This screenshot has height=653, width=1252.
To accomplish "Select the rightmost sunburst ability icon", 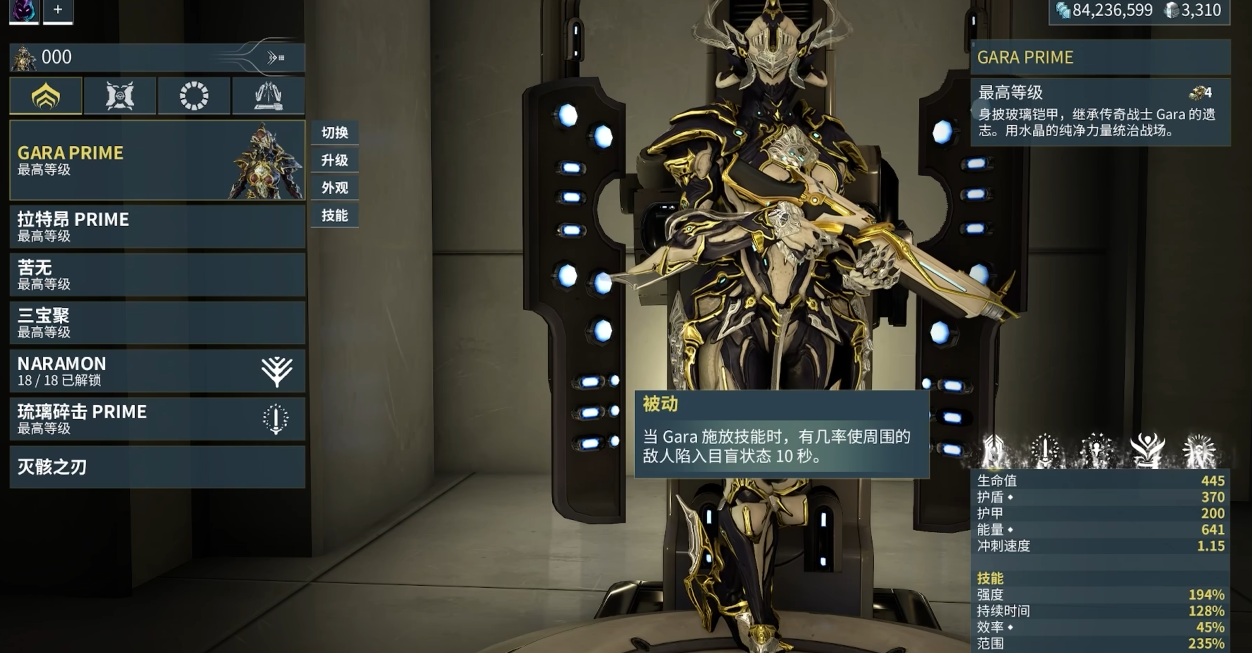I will [x=1198, y=451].
